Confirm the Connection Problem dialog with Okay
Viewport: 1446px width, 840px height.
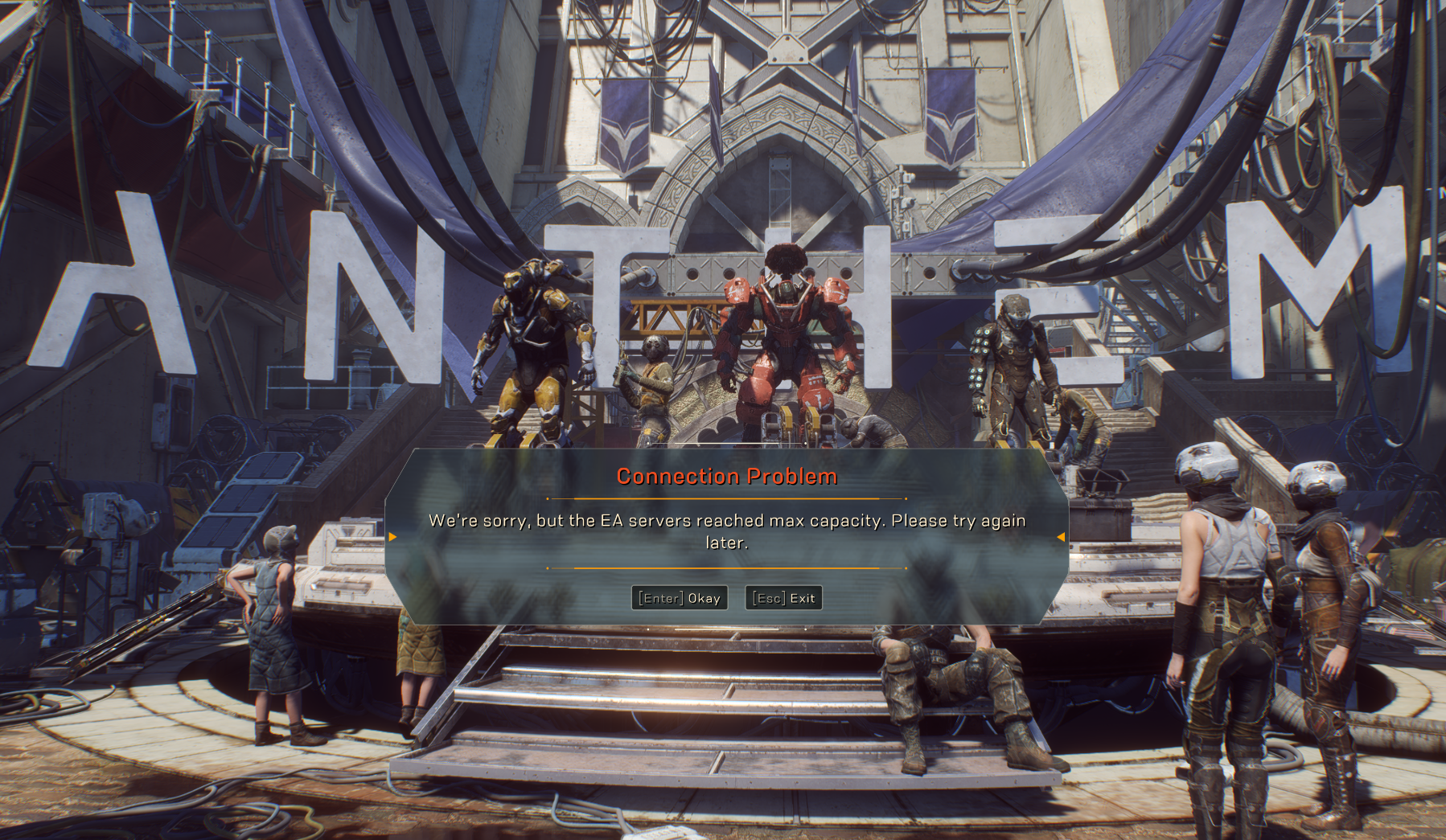(680, 598)
